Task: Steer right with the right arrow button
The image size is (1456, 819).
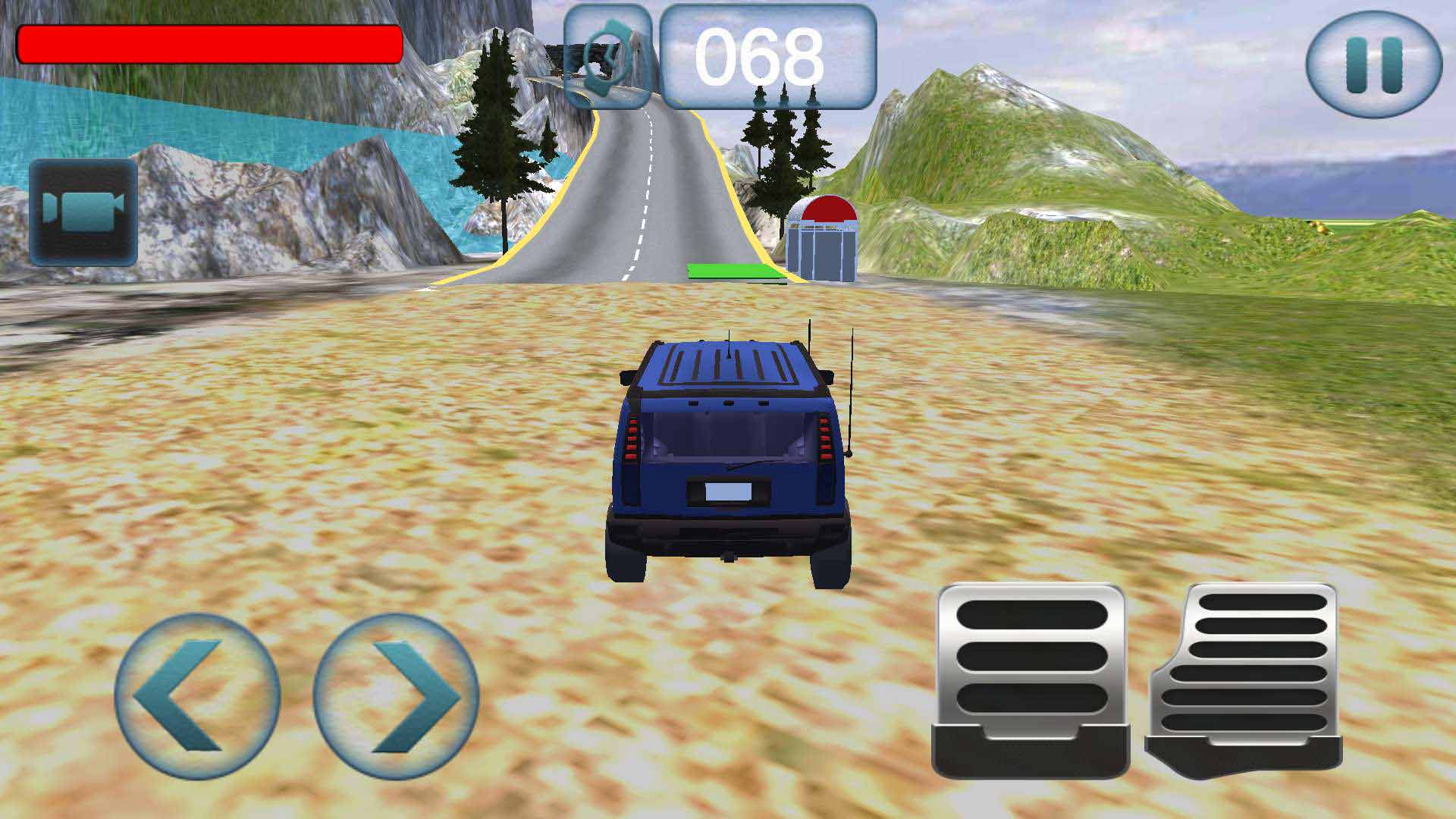Action: pos(396,695)
